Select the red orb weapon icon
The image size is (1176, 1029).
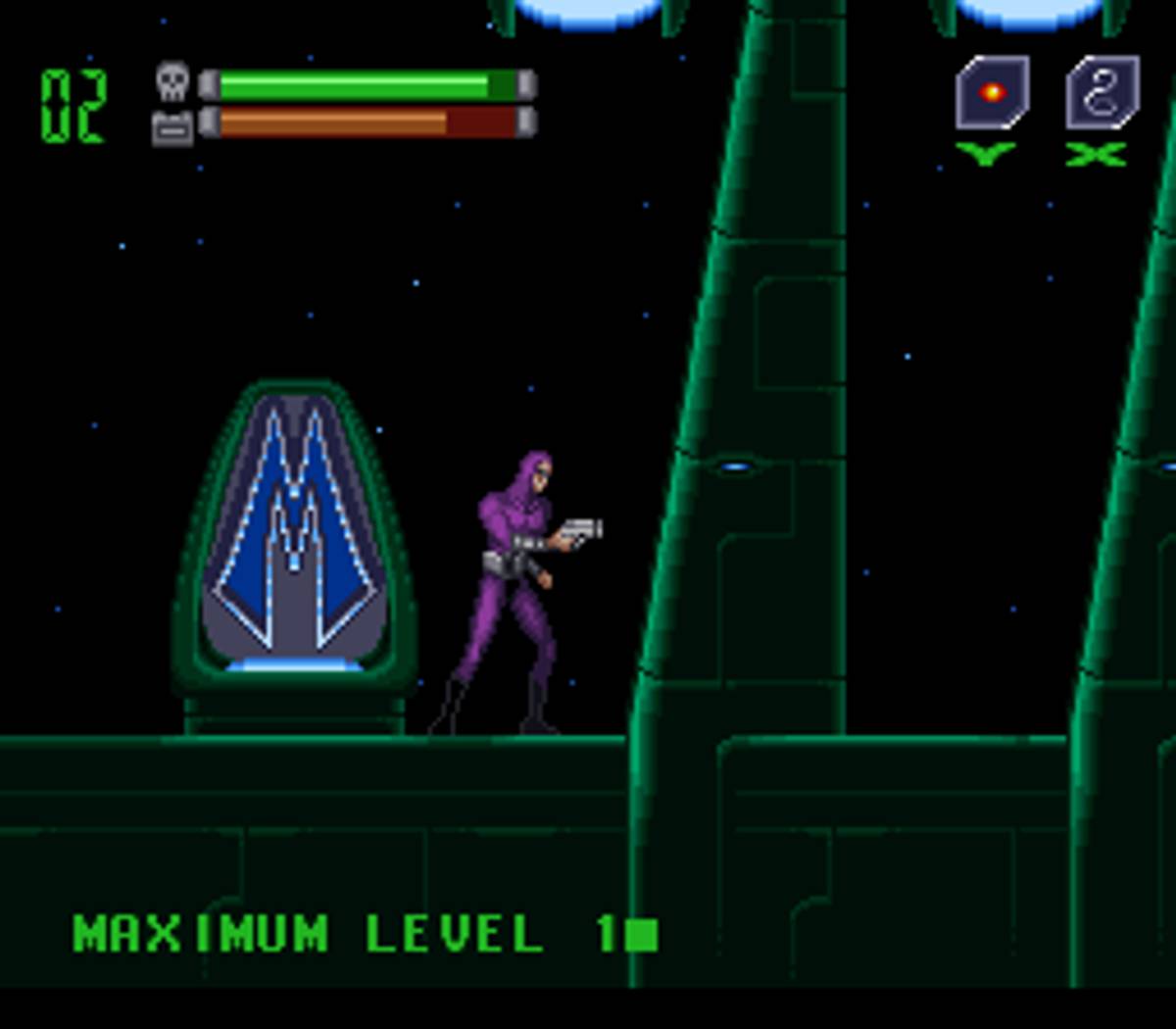point(992,93)
